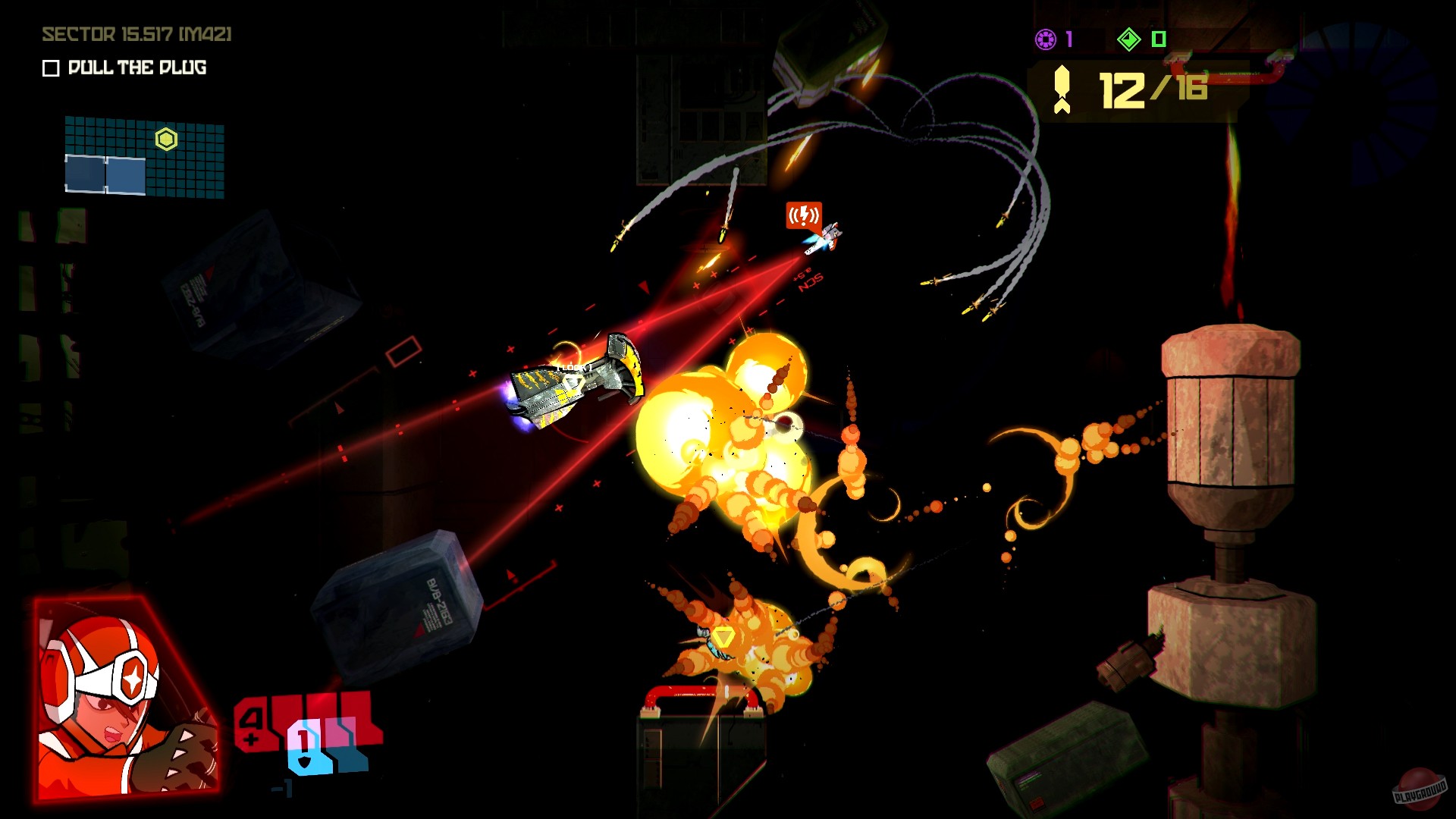Click the PULL THE PLUG mission label
The image size is (1456, 819).
coord(135,68)
